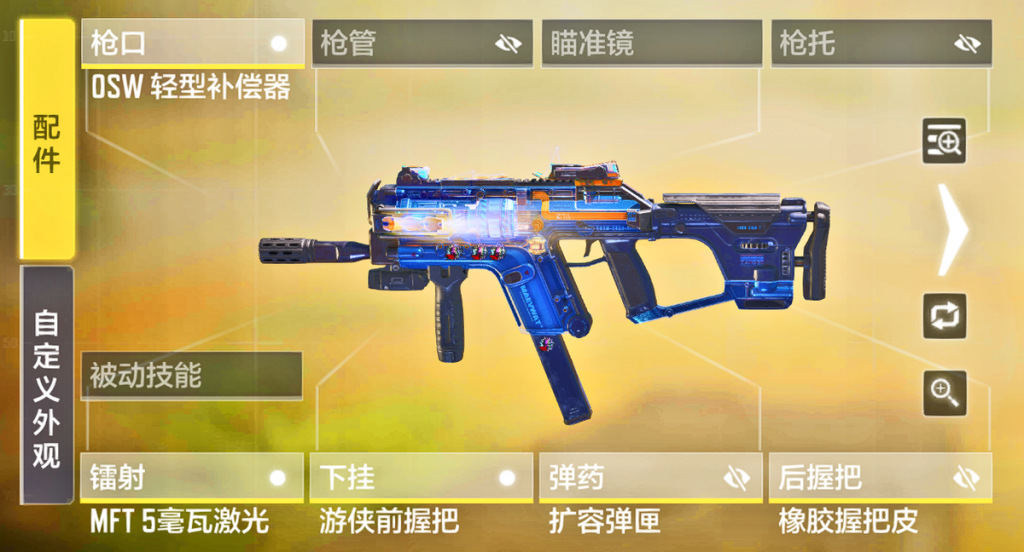Open the 下挂 underbarrel attachment slot
Screen dimensions: 1024x552
pos(421,477)
